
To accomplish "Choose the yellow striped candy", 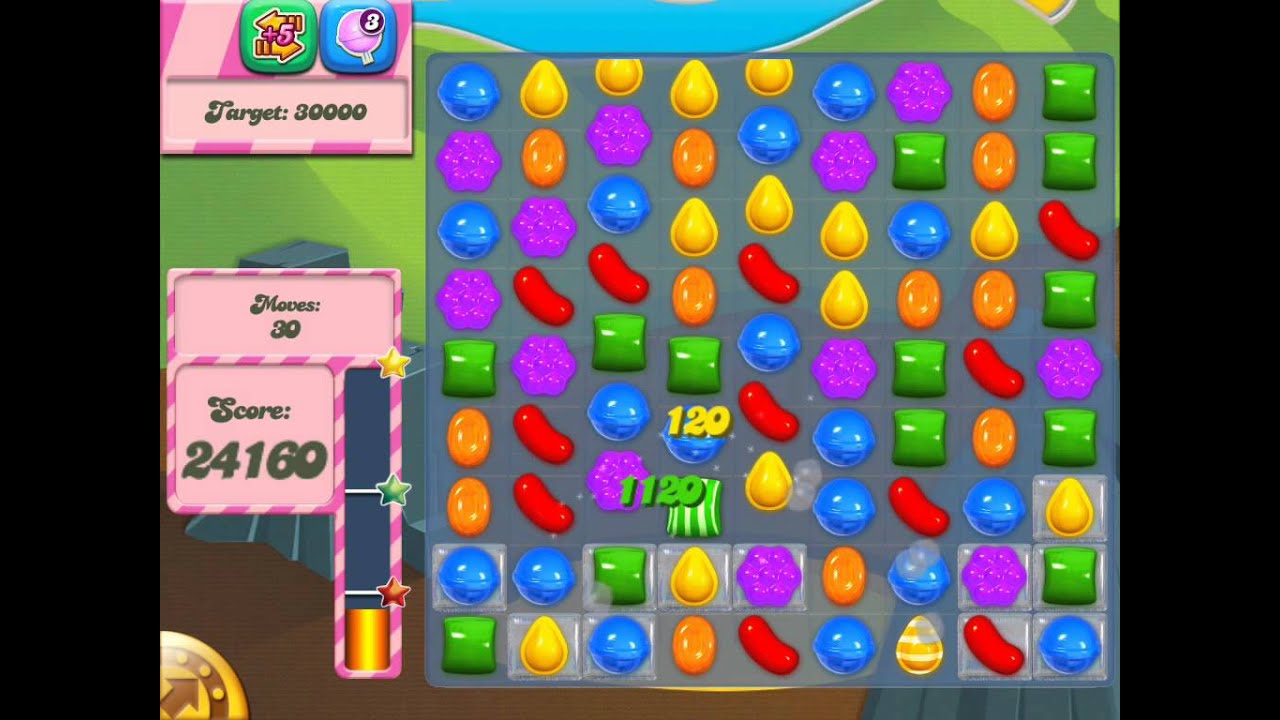I will 919,644.
